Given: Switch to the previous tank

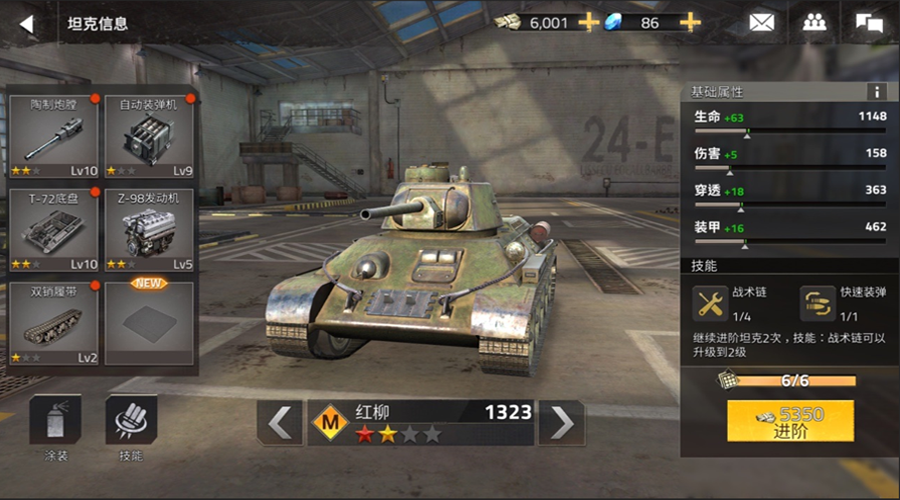Looking at the screenshot, I should pyautogui.click(x=280, y=422).
